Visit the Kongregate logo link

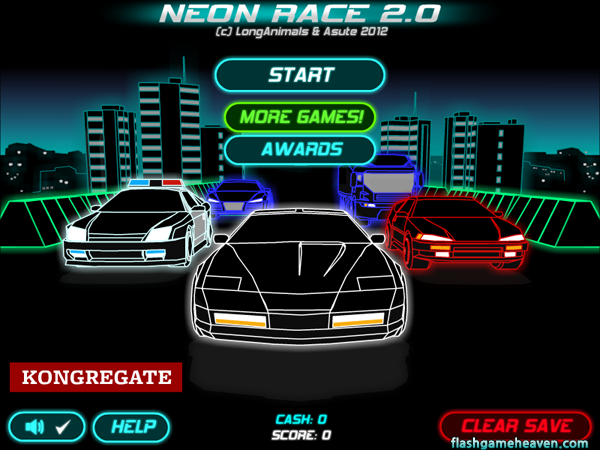tap(96, 378)
